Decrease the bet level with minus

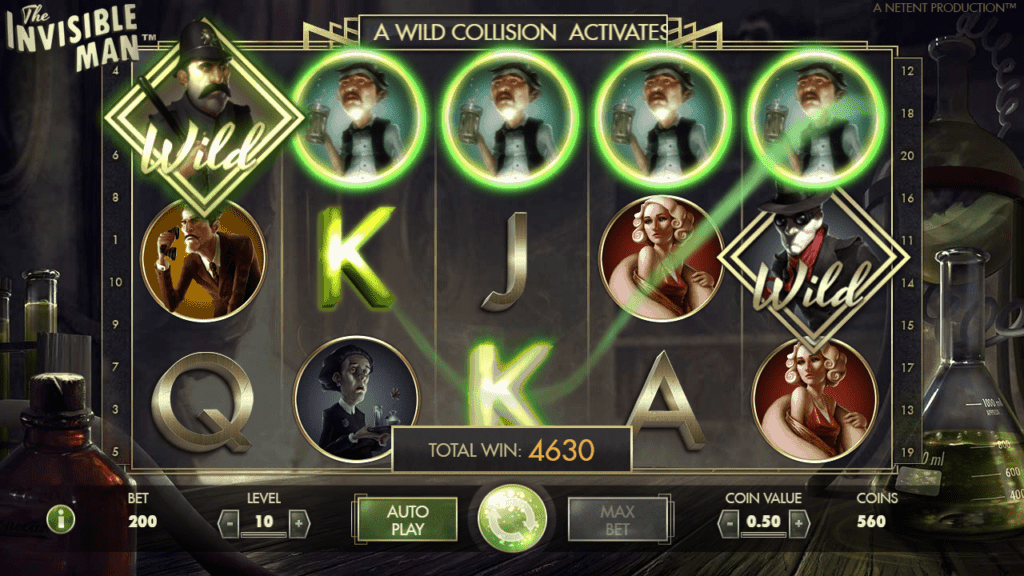pyautogui.click(x=230, y=522)
